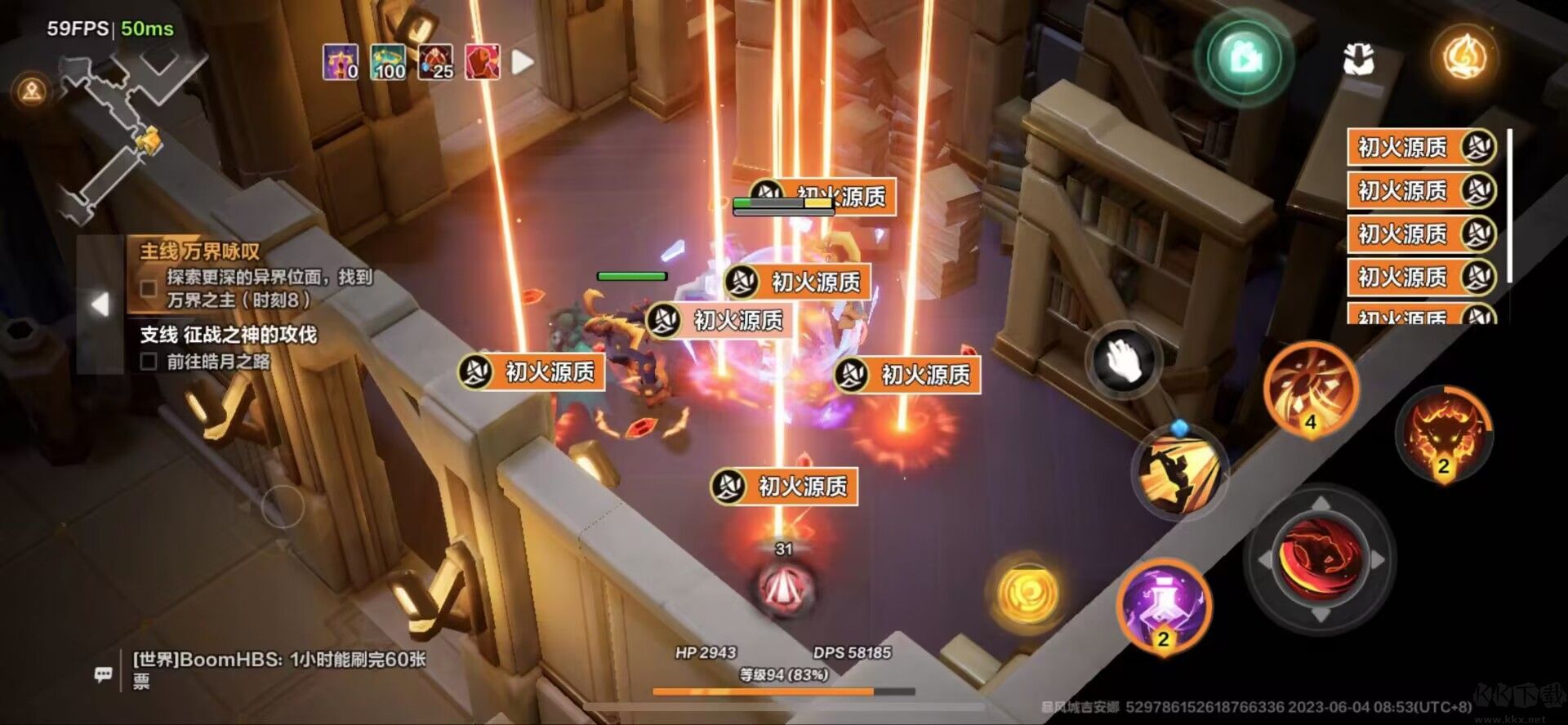The width and height of the screenshot is (1568, 725).
Task: Cast the flaming demon head skill
Action: 1443,434
